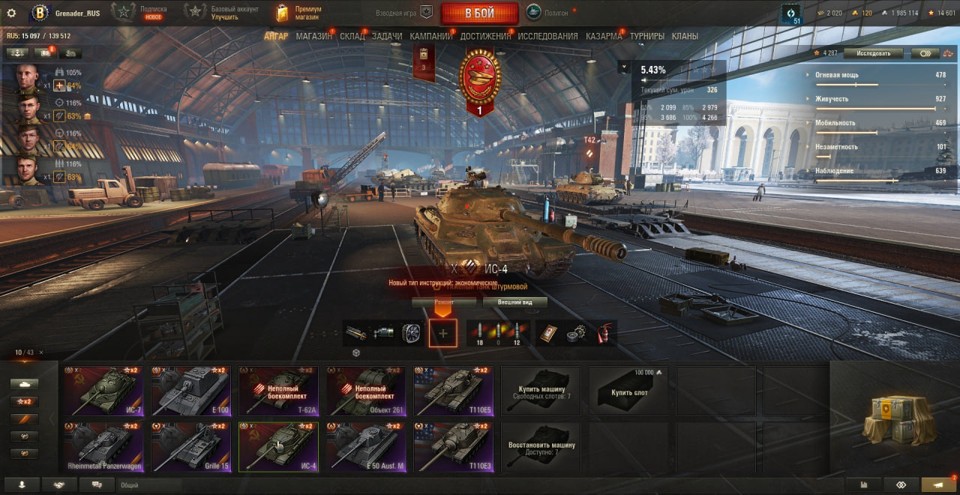Open the ИССЛЕДОВАНИЯ research tab
Image resolution: width=960 pixels, height=495 pixels.
[x=547, y=36]
